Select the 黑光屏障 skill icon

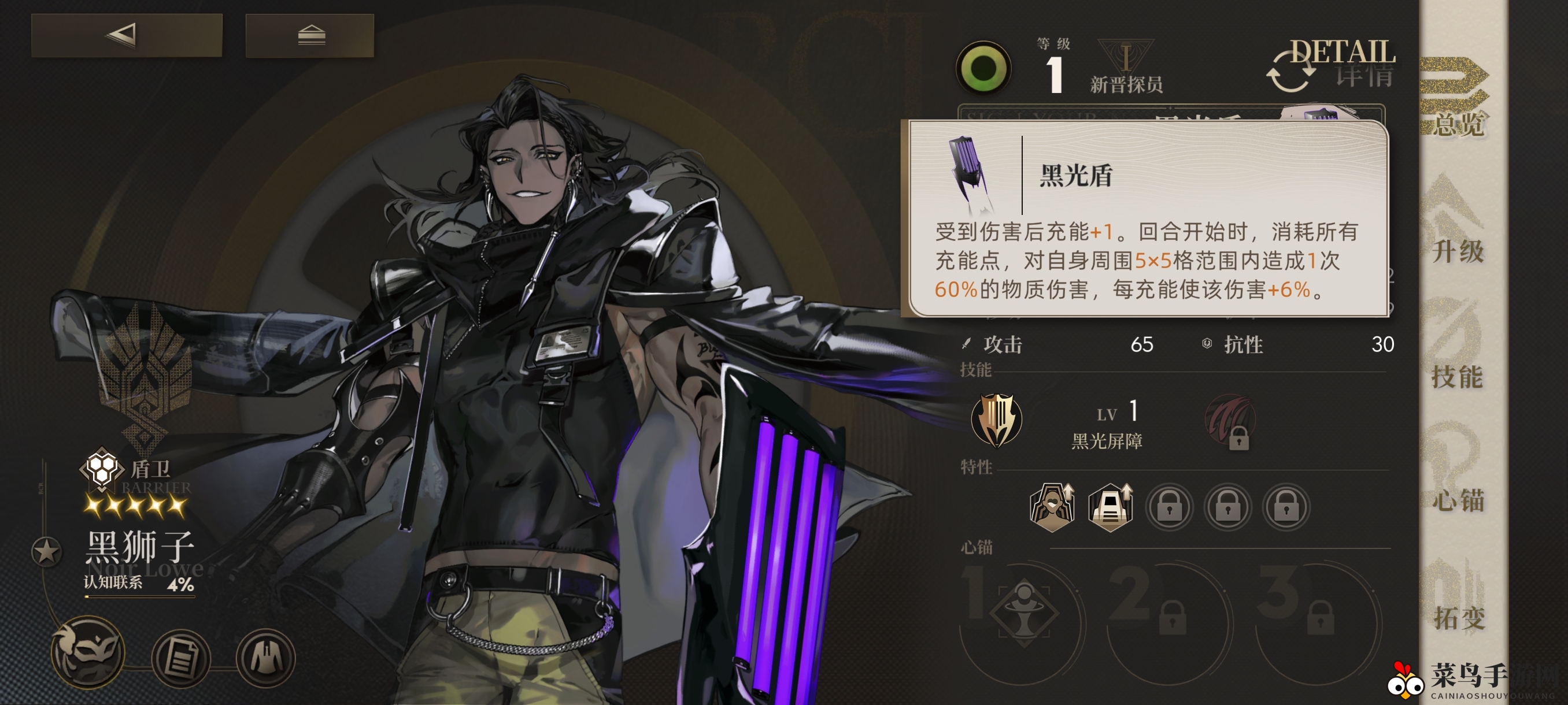pos(996,420)
